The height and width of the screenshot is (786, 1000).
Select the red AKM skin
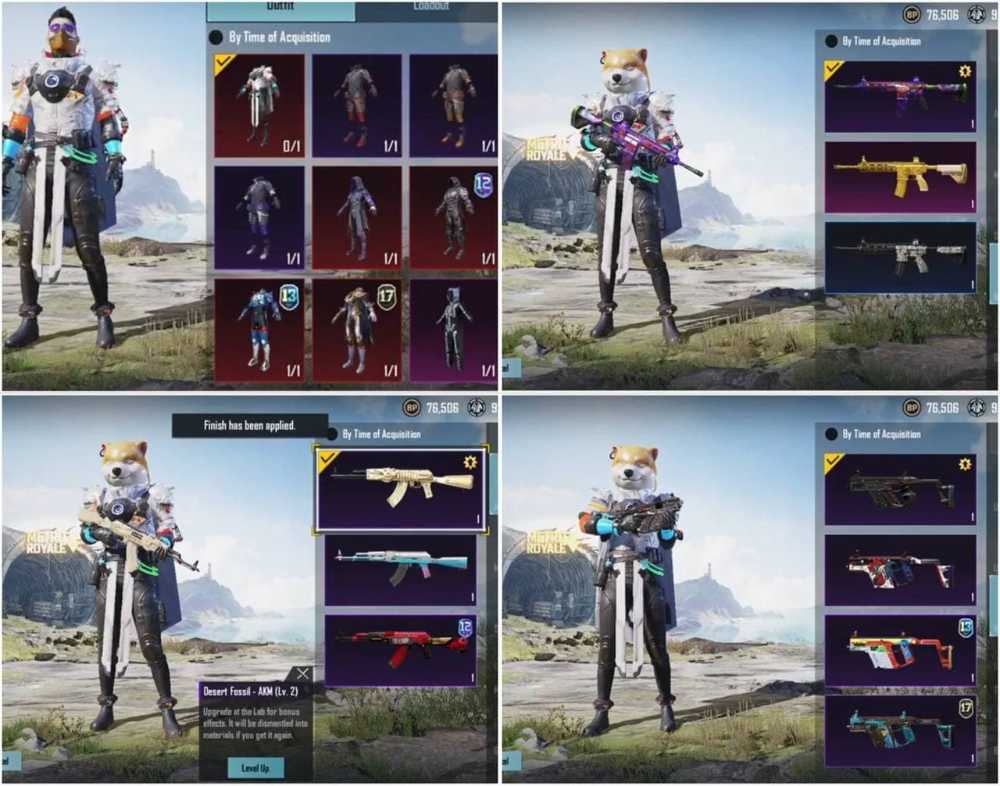point(401,649)
